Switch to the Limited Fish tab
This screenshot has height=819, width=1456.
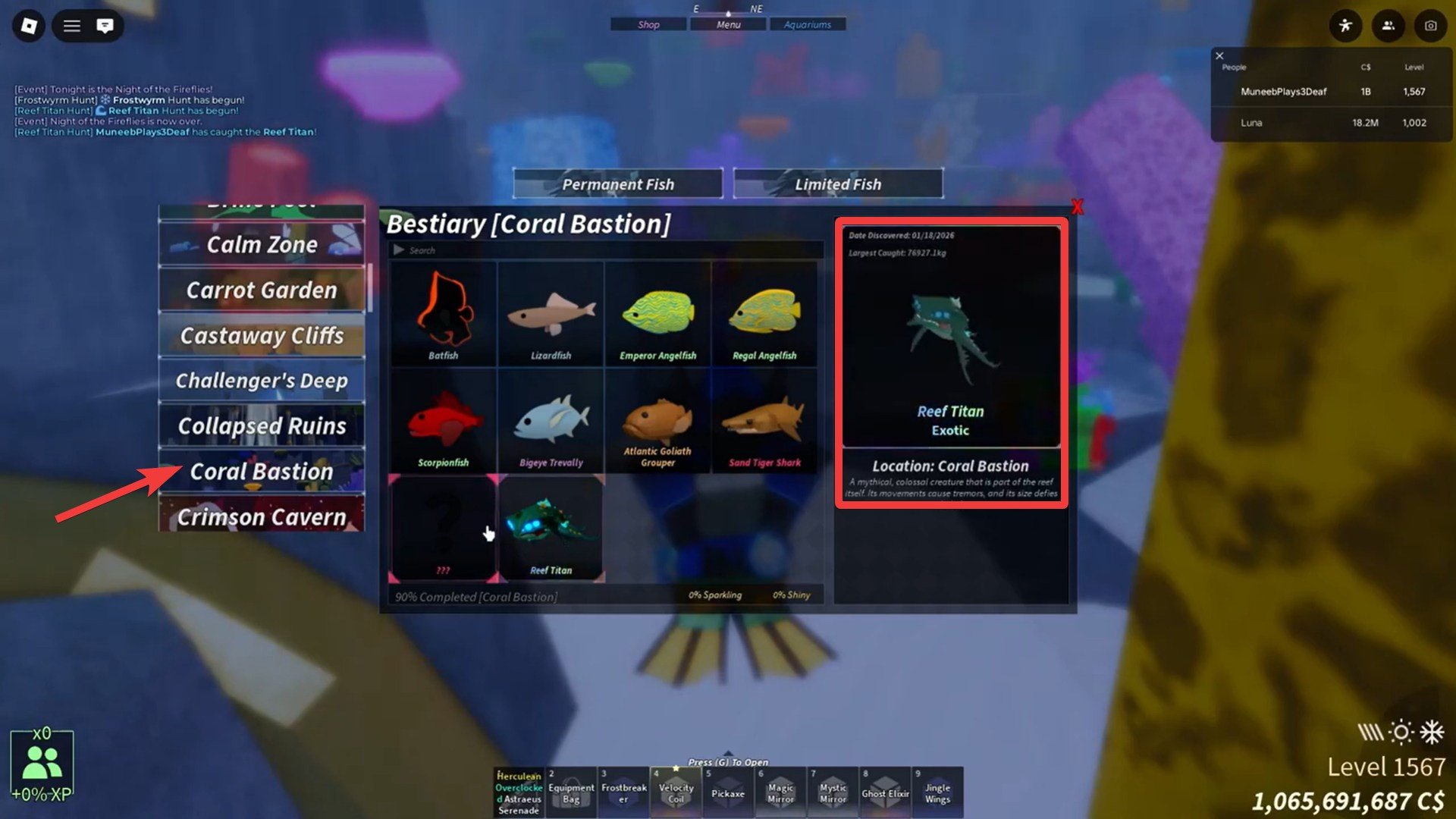pyautogui.click(x=838, y=184)
